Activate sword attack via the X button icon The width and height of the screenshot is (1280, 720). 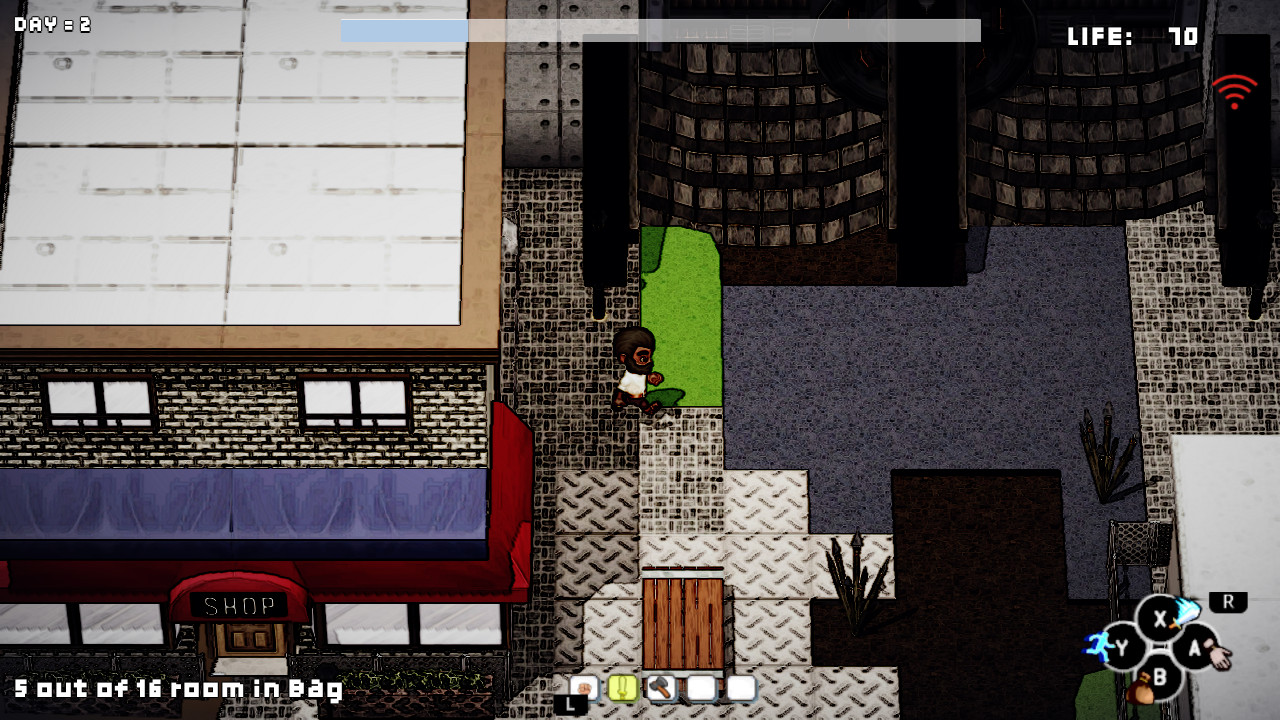[1161, 619]
